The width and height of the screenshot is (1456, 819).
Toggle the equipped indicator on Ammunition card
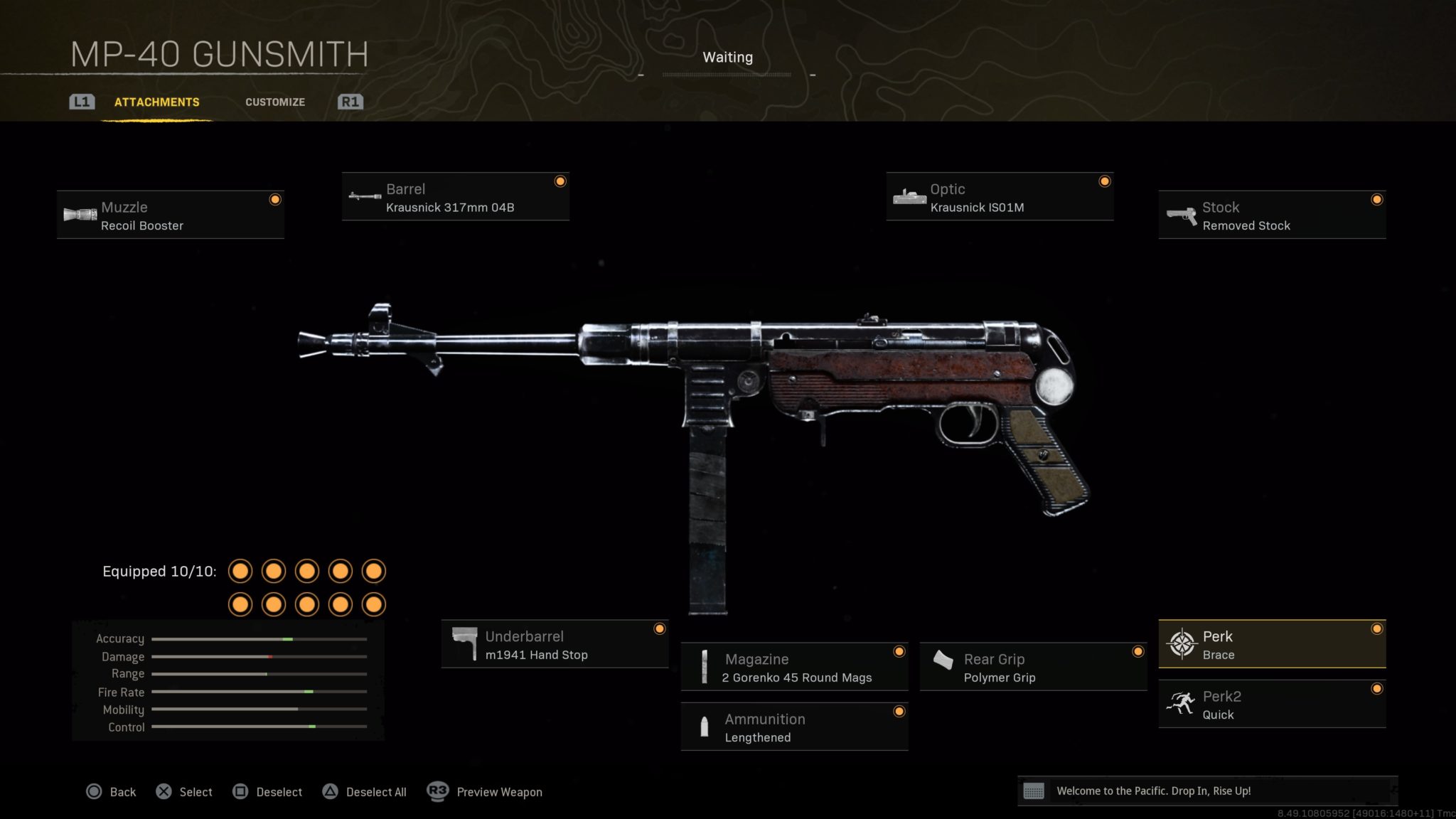coord(900,710)
